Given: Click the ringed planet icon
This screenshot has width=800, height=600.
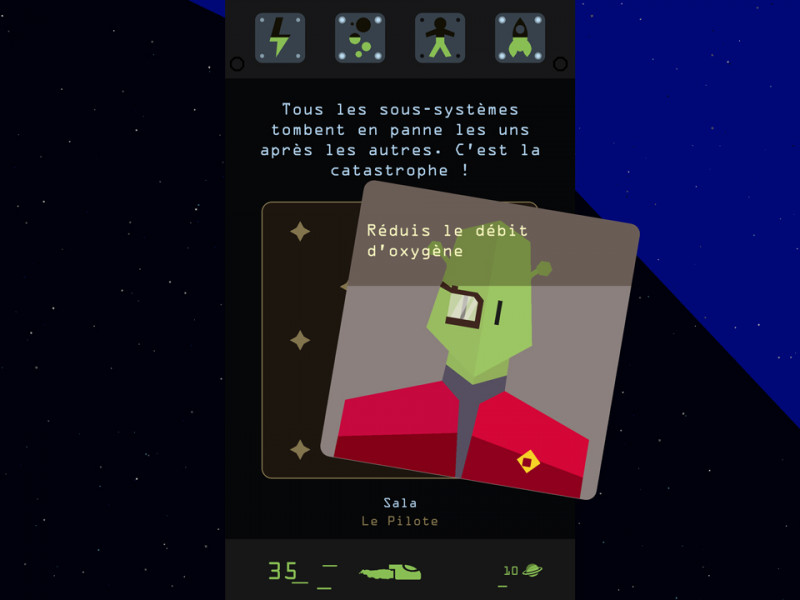Looking at the screenshot, I should [533, 570].
